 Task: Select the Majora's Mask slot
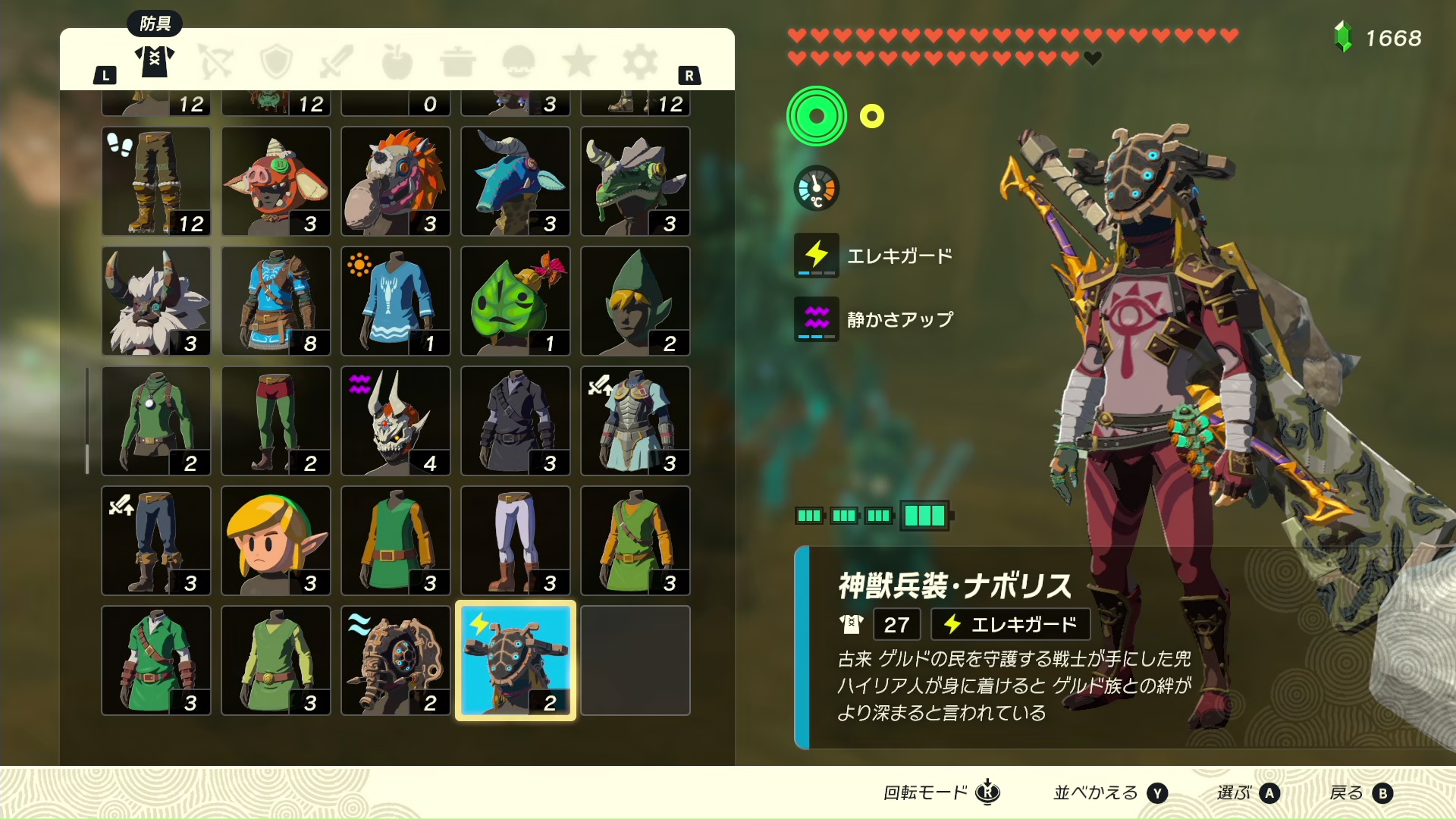pos(395,421)
